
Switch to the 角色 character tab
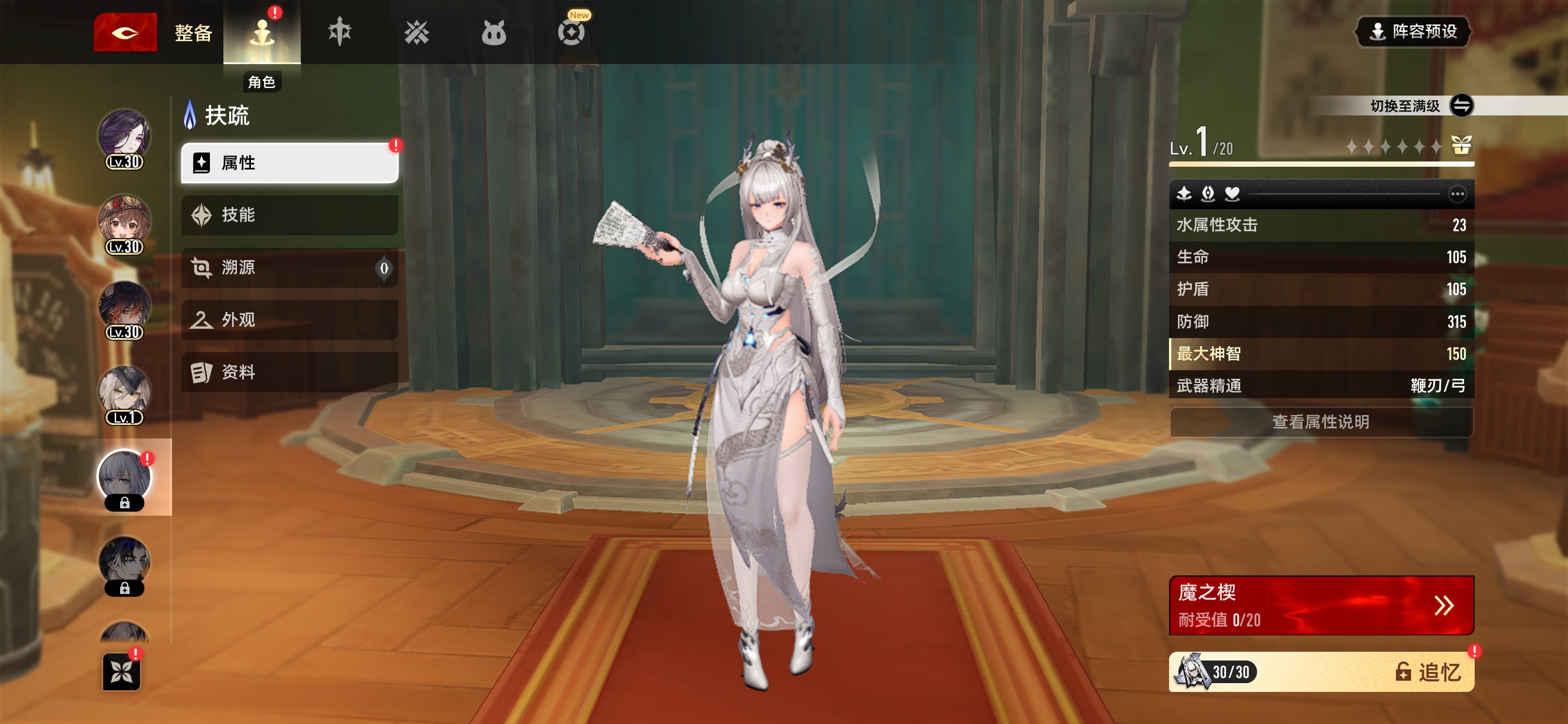tap(262, 33)
